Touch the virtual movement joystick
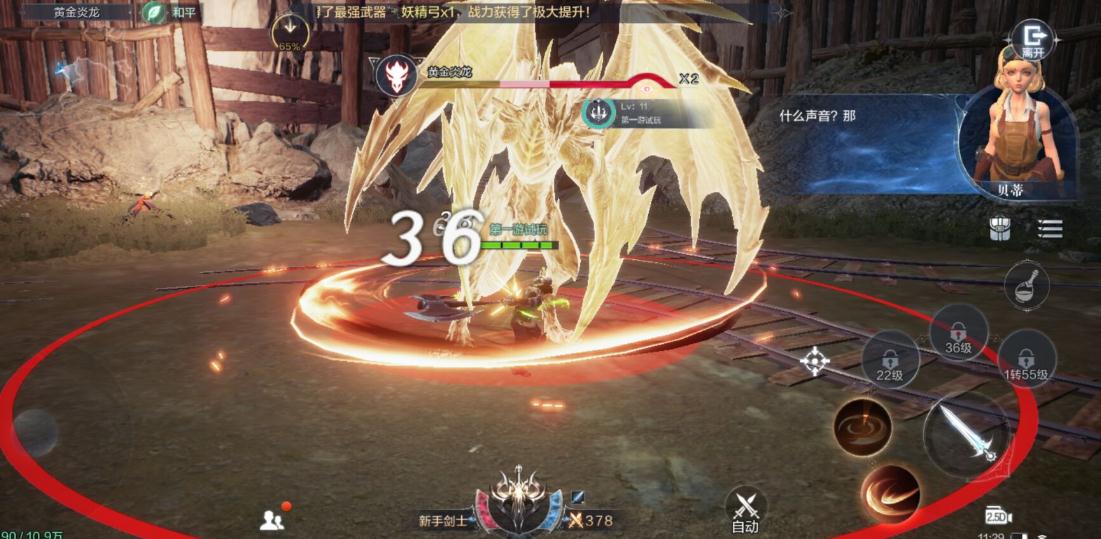1101x539 pixels. point(36,431)
